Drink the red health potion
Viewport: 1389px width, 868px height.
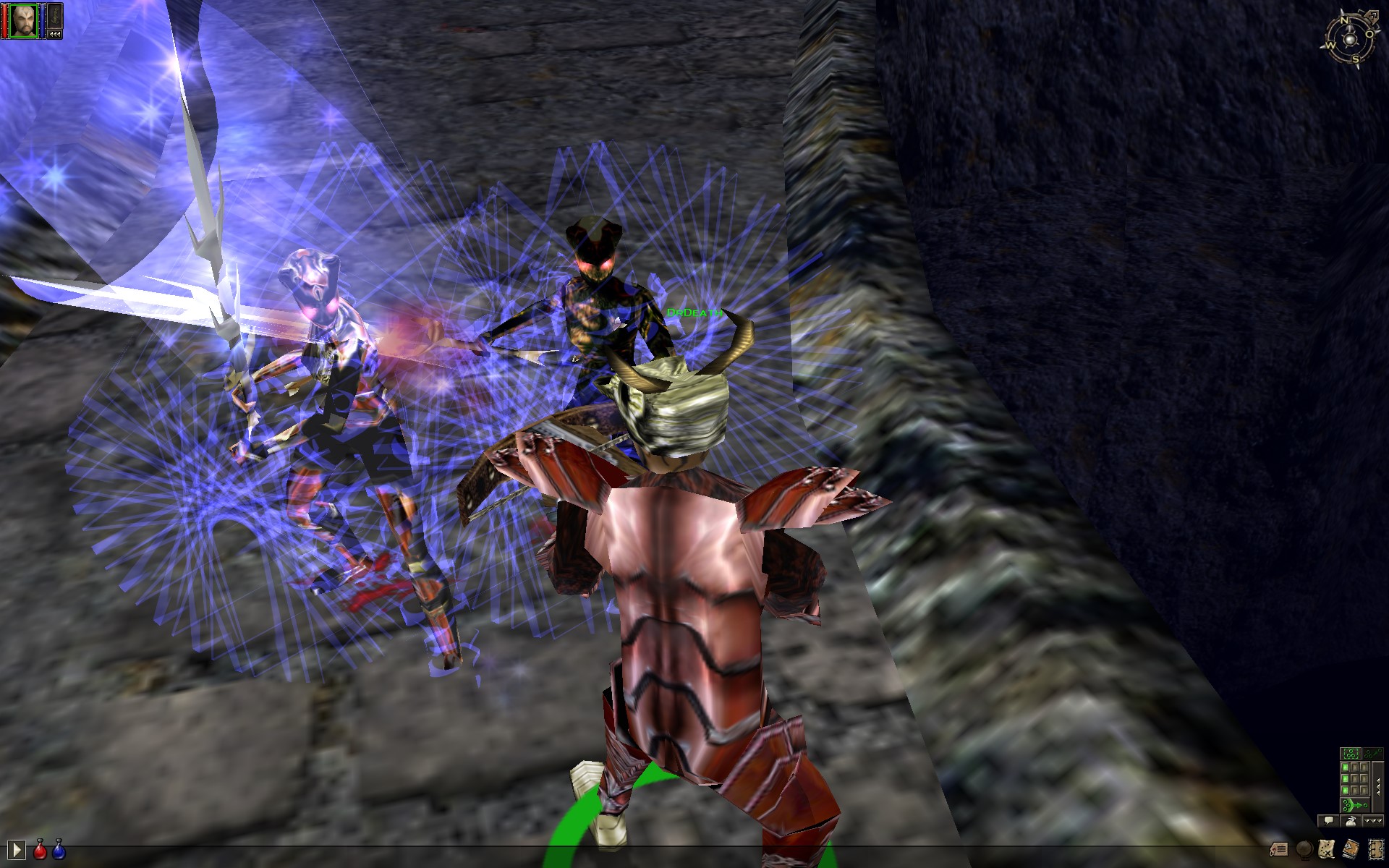[x=41, y=851]
